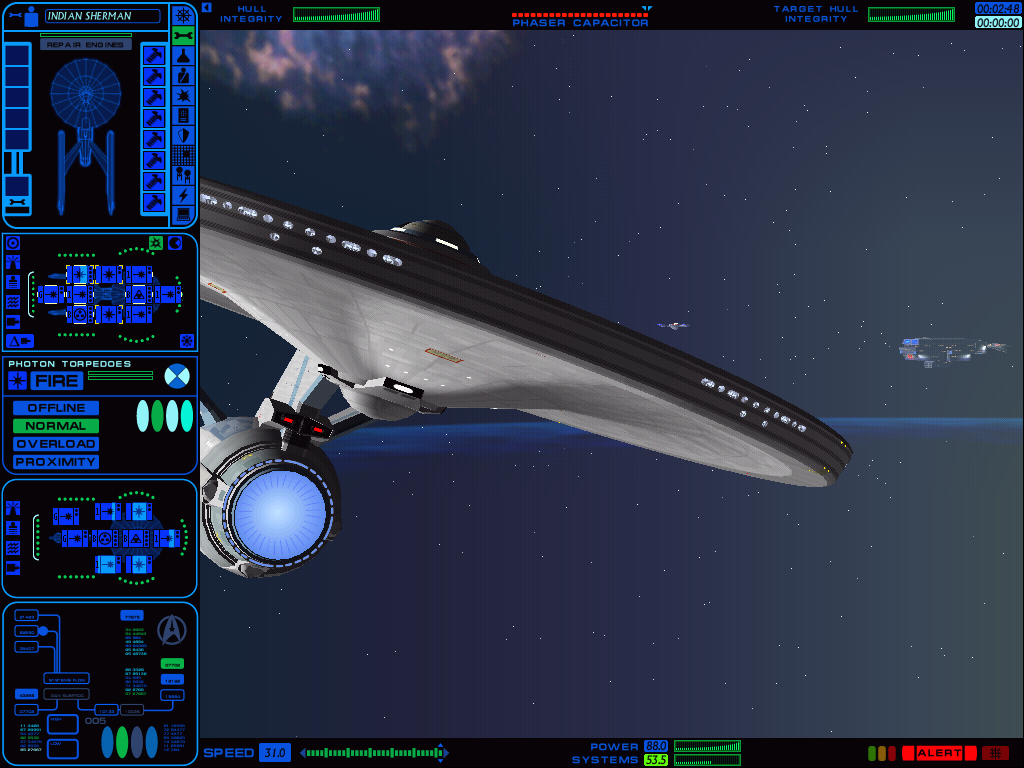Fire the photon torpedoes

point(57,381)
